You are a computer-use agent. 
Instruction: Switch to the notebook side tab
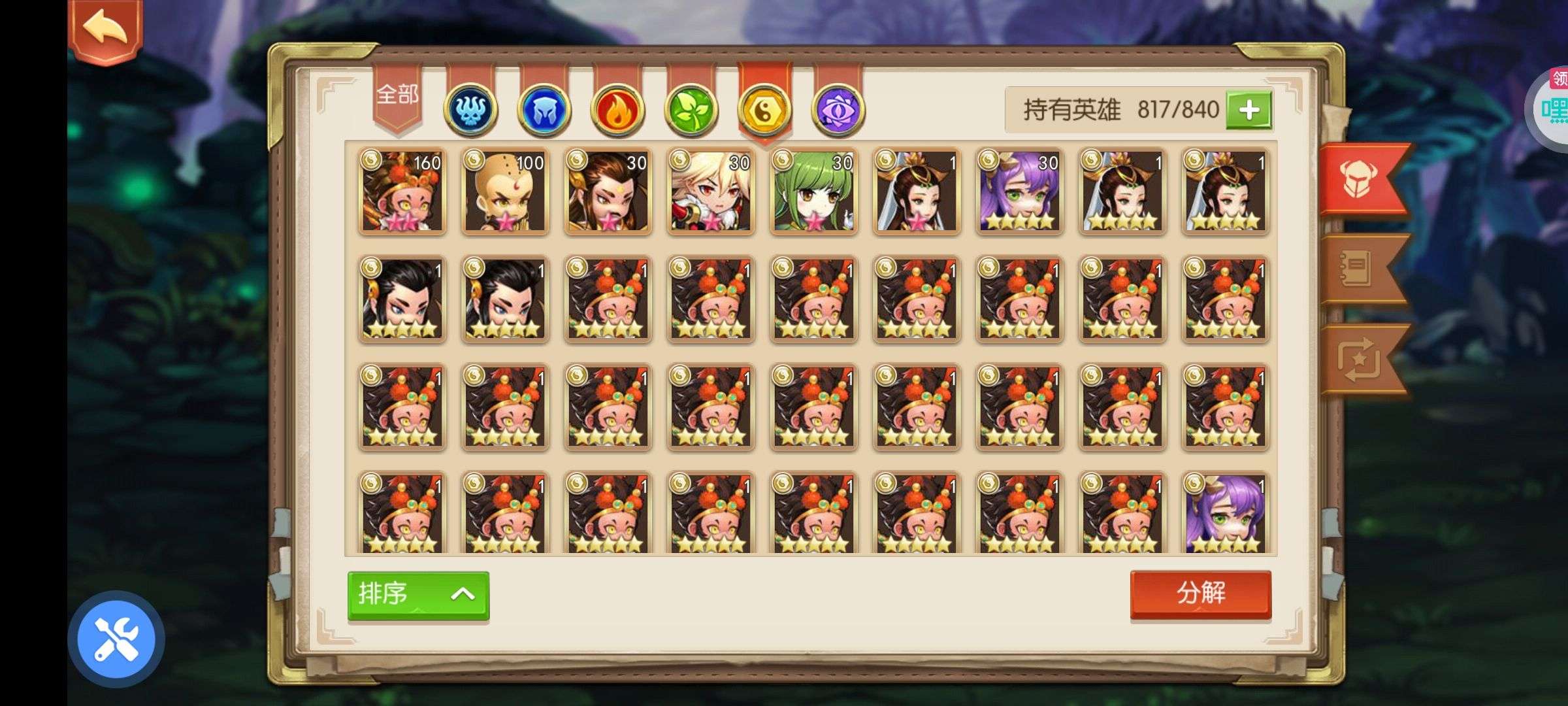tap(1358, 269)
